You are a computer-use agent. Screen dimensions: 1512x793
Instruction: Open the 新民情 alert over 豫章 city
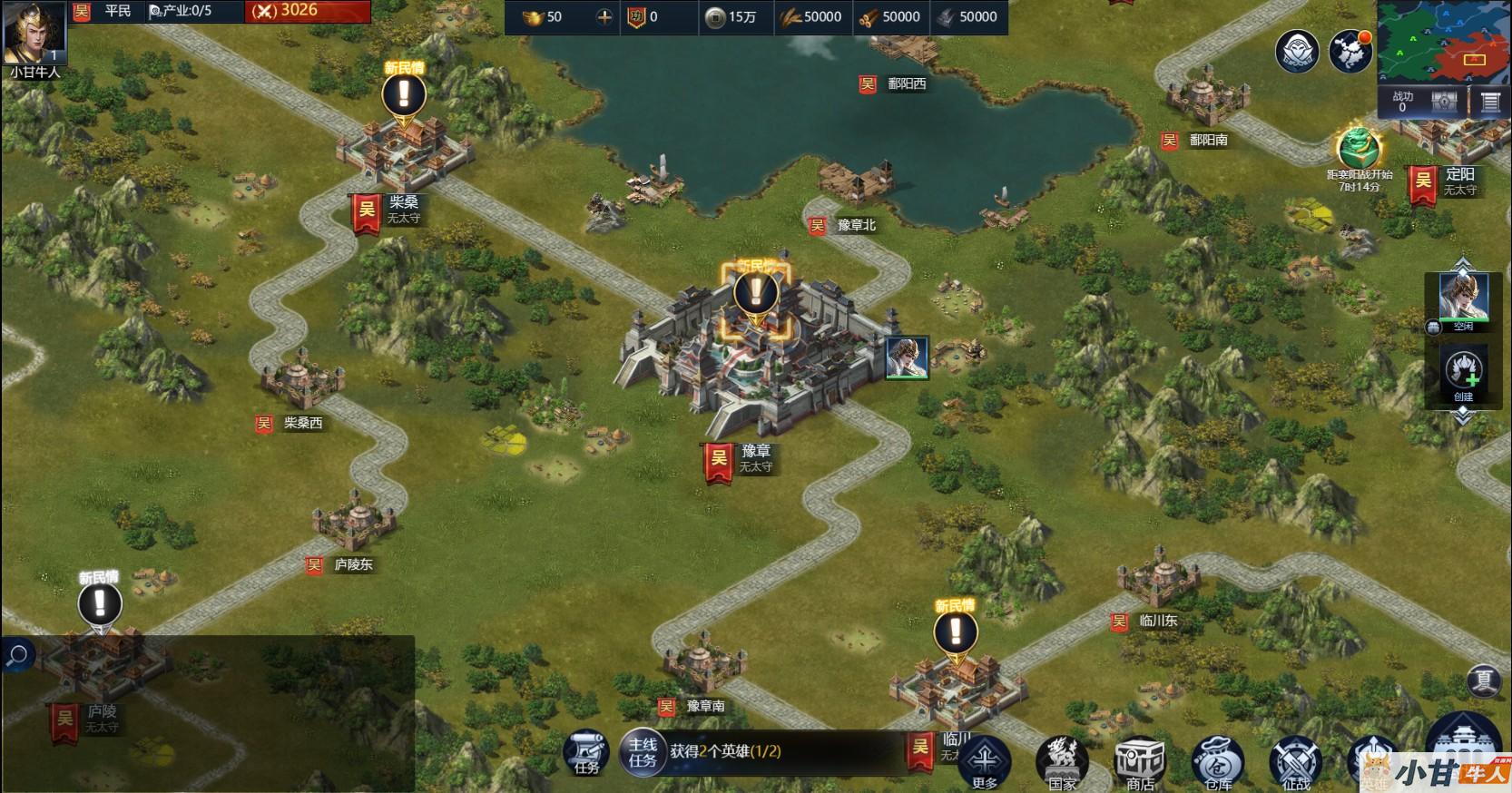coord(755,293)
